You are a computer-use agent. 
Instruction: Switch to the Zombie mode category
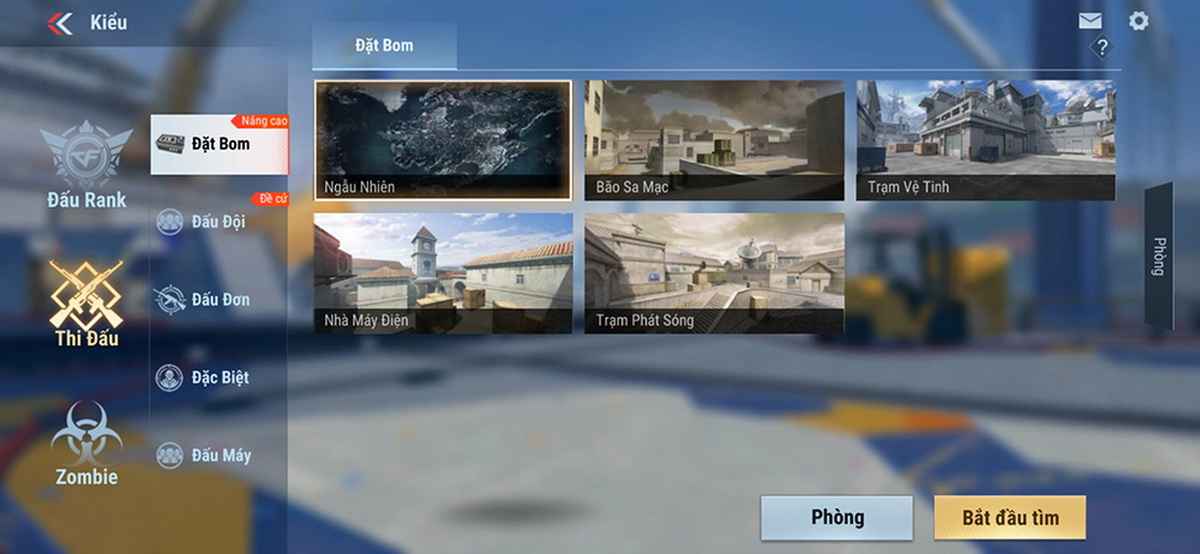point(87,444)
